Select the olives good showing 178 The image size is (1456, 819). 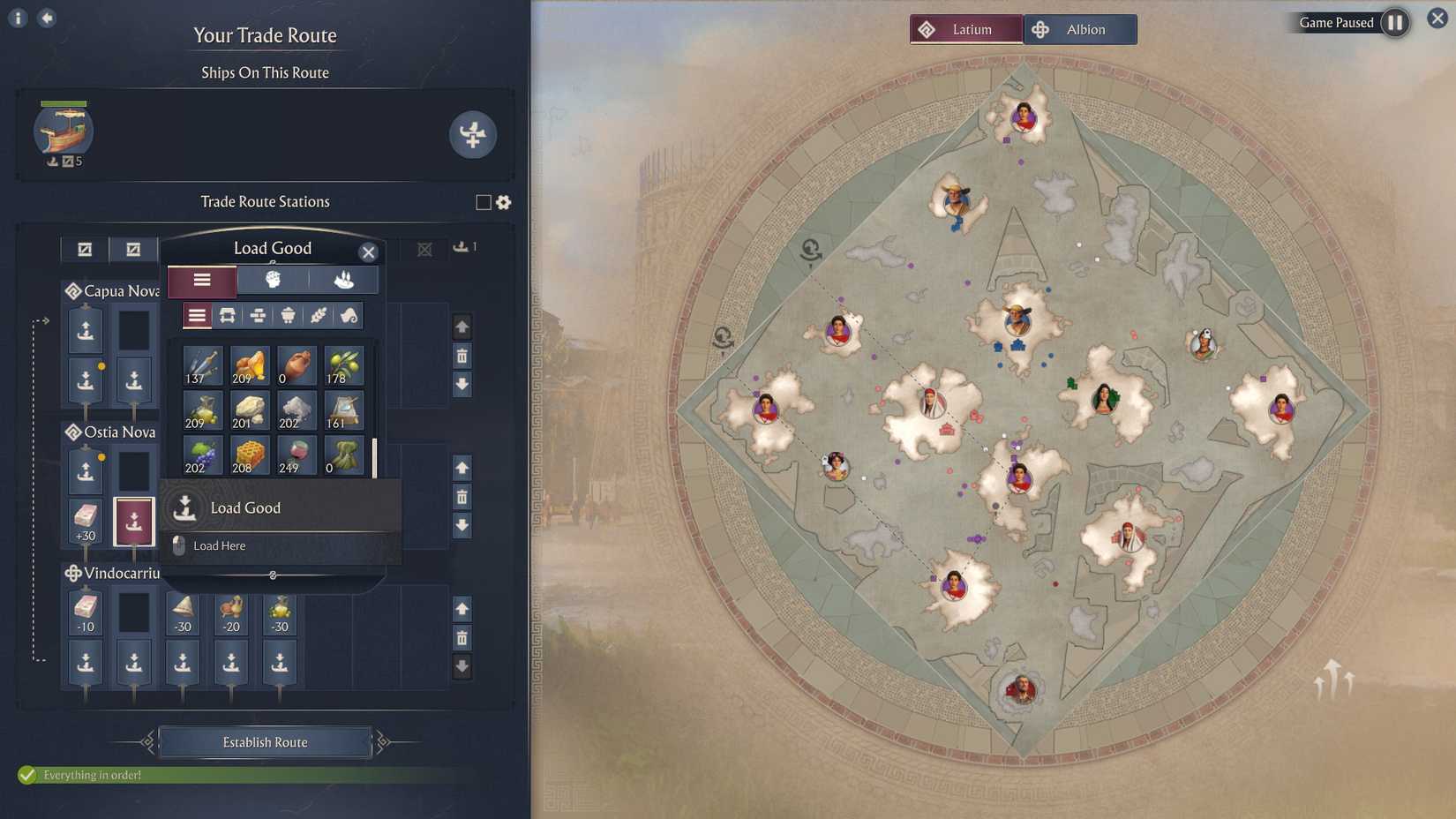pyautogui.click(x=344, y=364)
